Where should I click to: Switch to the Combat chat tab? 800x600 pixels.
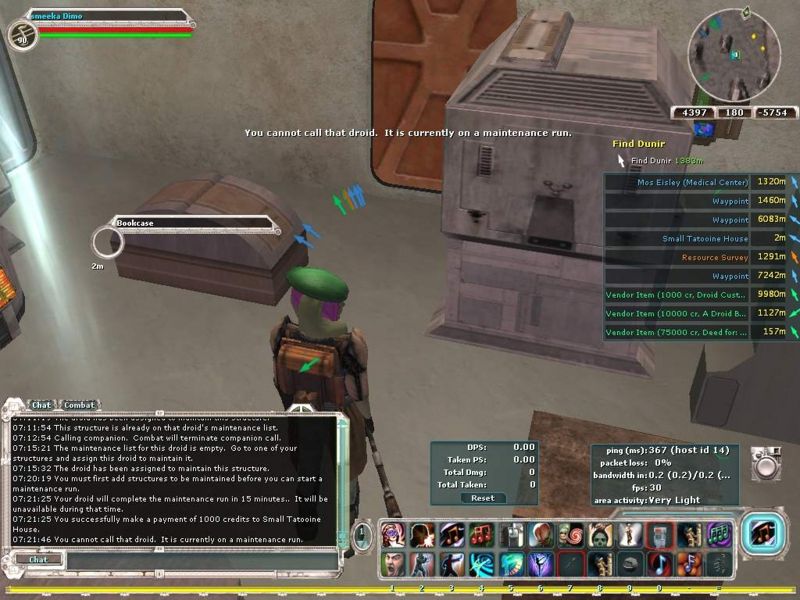[79, 405]
